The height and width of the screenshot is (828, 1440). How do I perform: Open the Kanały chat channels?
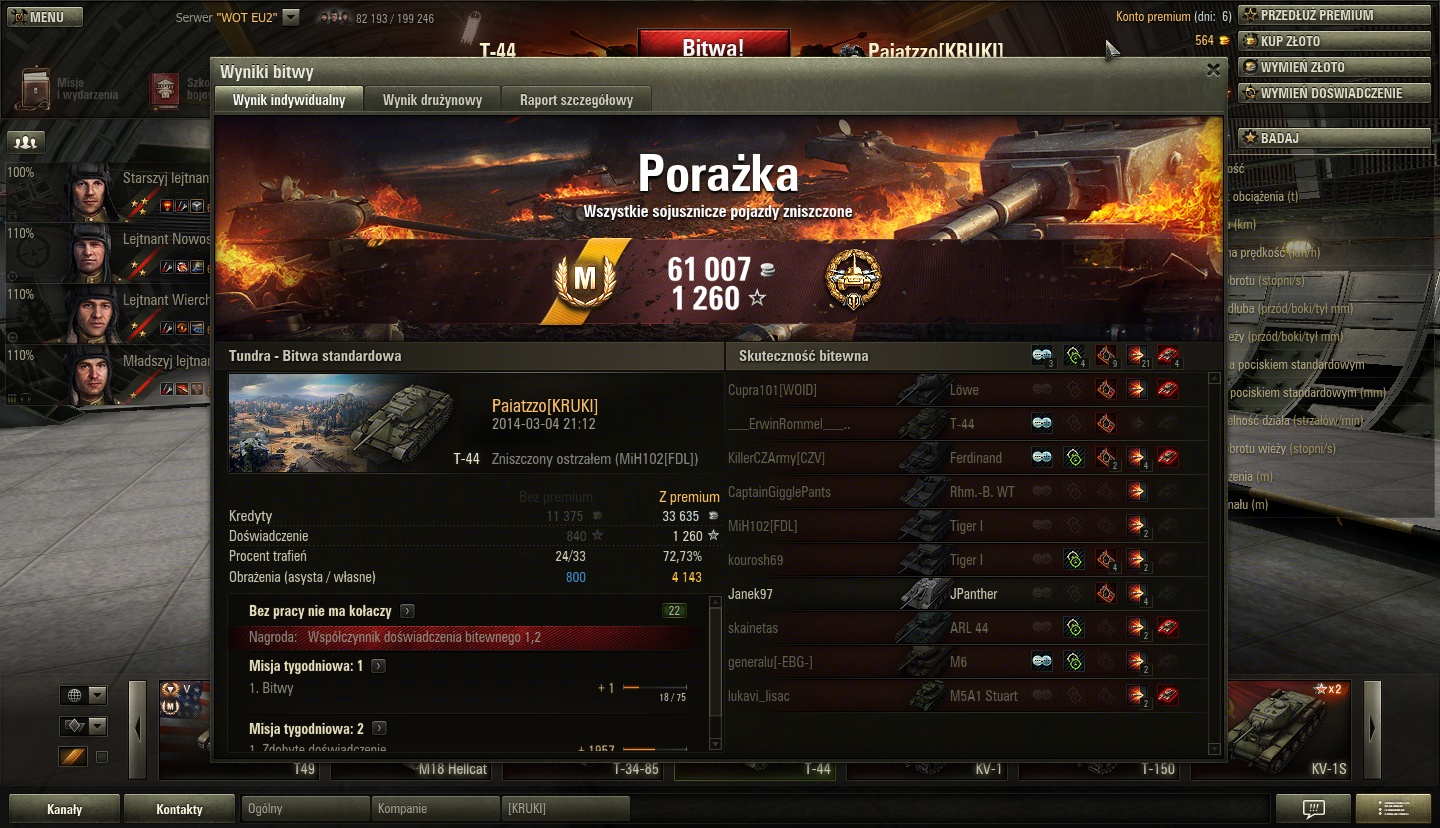point(65,809)
